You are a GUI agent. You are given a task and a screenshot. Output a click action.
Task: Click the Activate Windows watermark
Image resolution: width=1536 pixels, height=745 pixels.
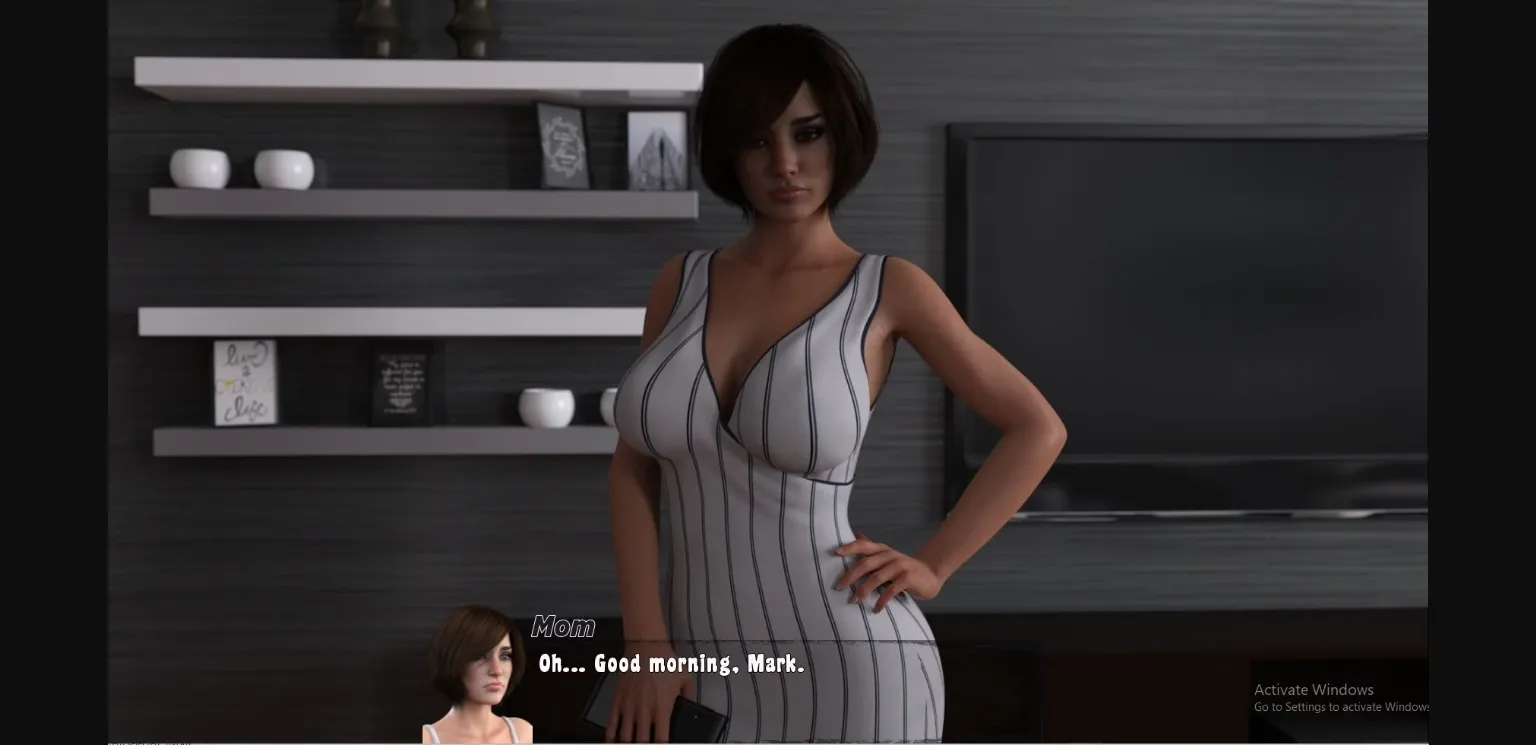pos(1313,689)
